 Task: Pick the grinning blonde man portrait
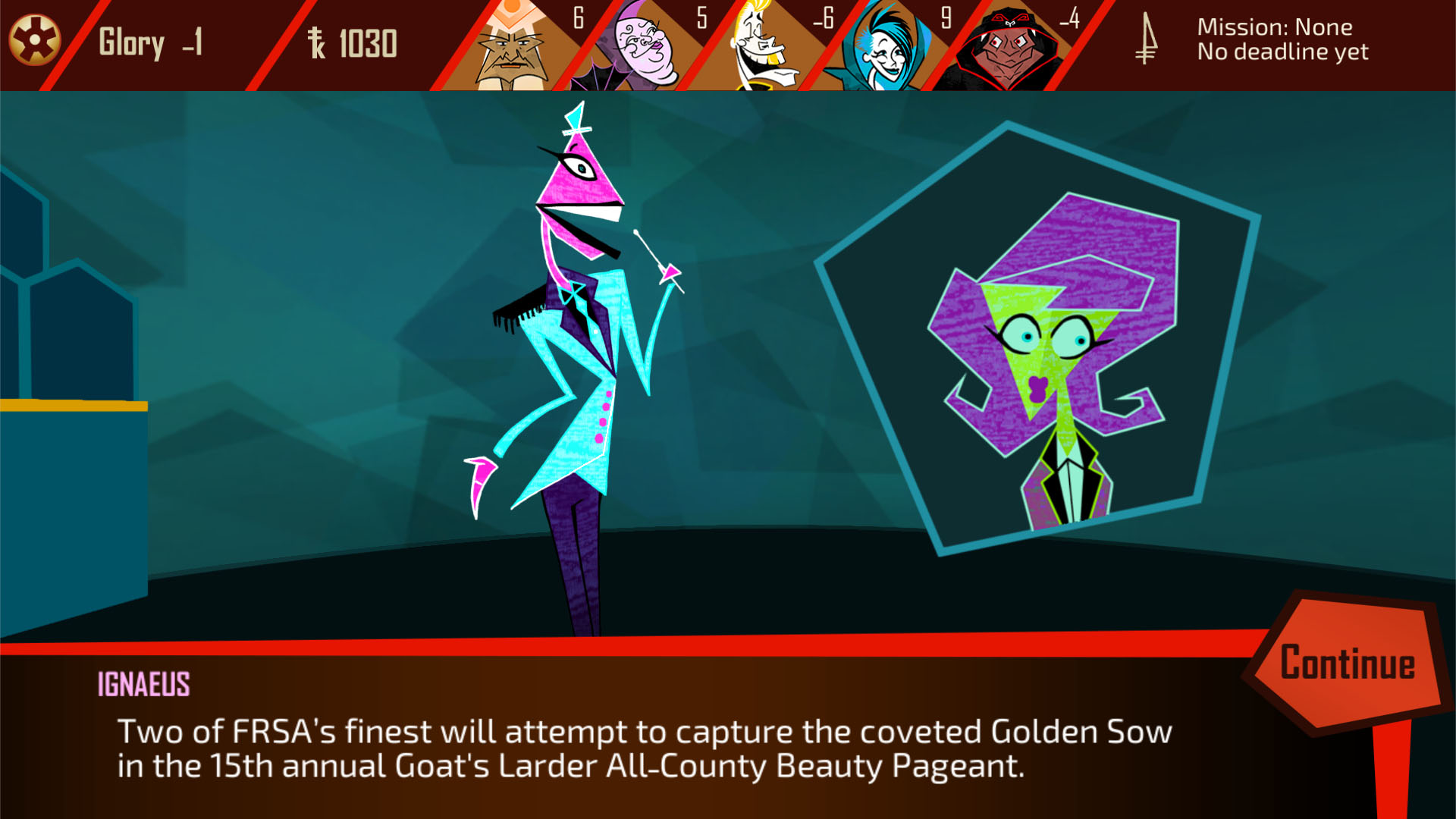[762, 47]
